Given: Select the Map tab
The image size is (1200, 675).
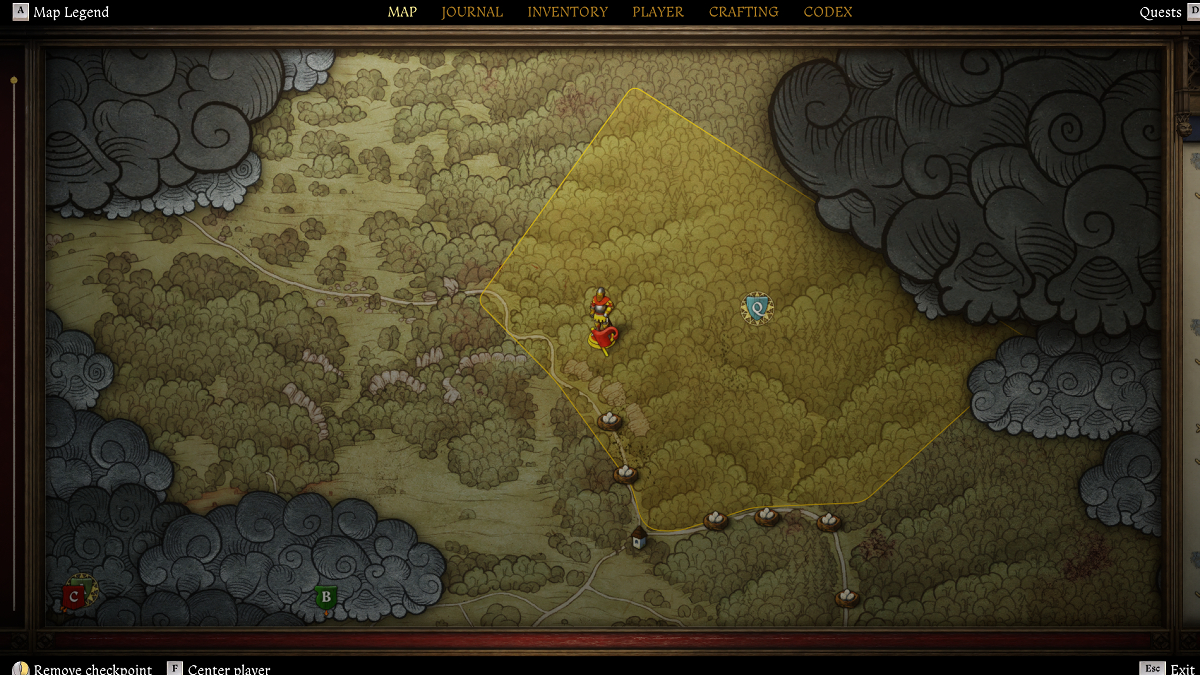Looking at the screenshot, I should click(x=402, y=12).
